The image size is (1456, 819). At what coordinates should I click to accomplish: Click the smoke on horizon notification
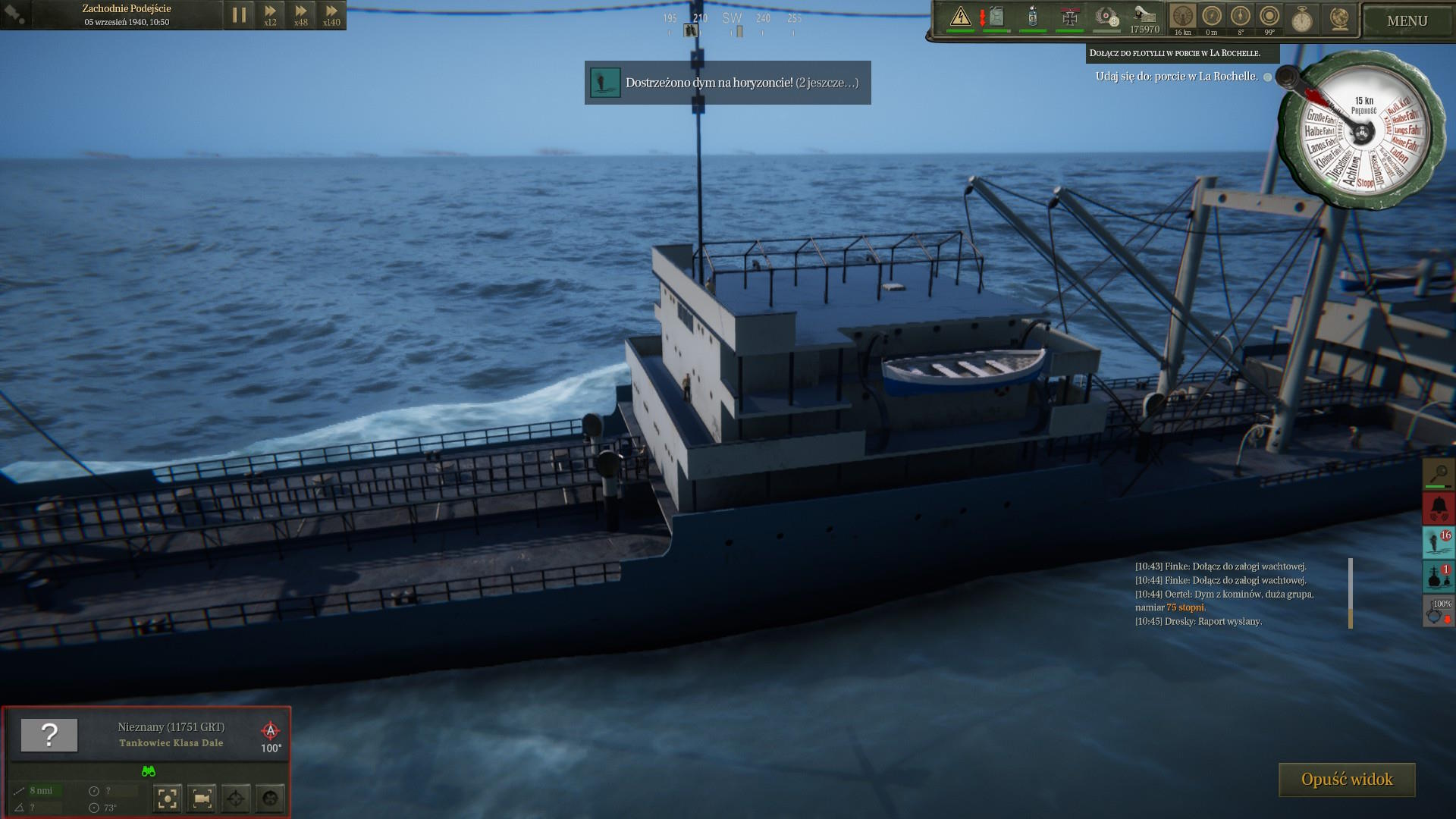click(727, 83)
